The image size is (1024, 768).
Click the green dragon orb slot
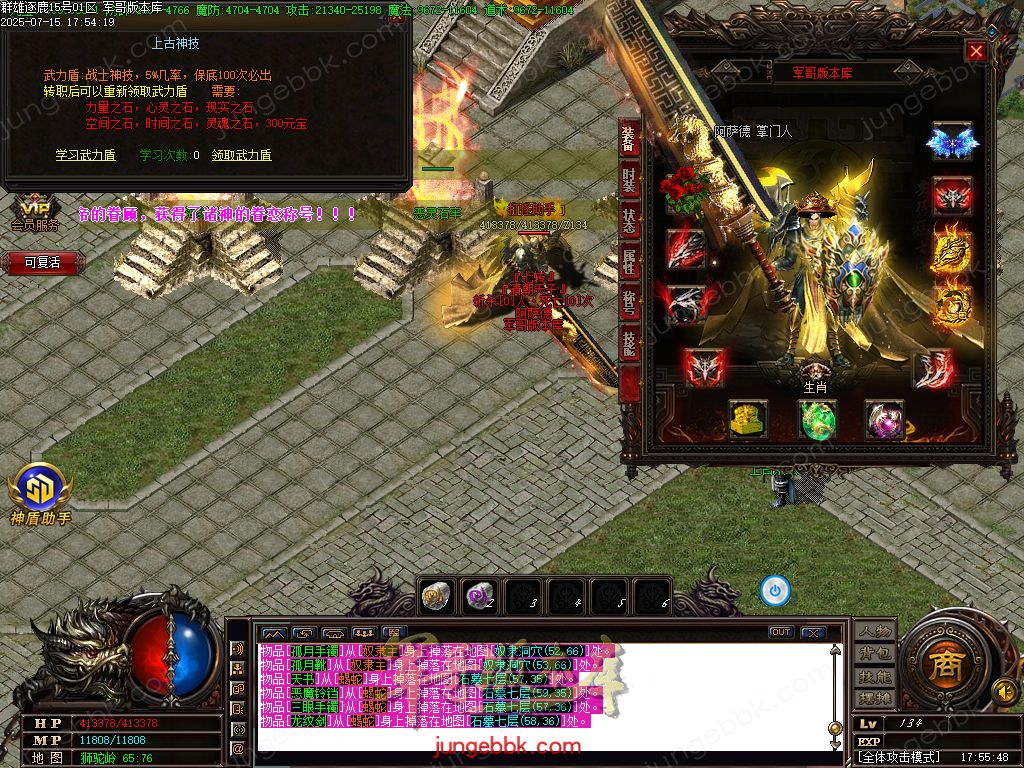pyautogui.click(x=817, y=420)
